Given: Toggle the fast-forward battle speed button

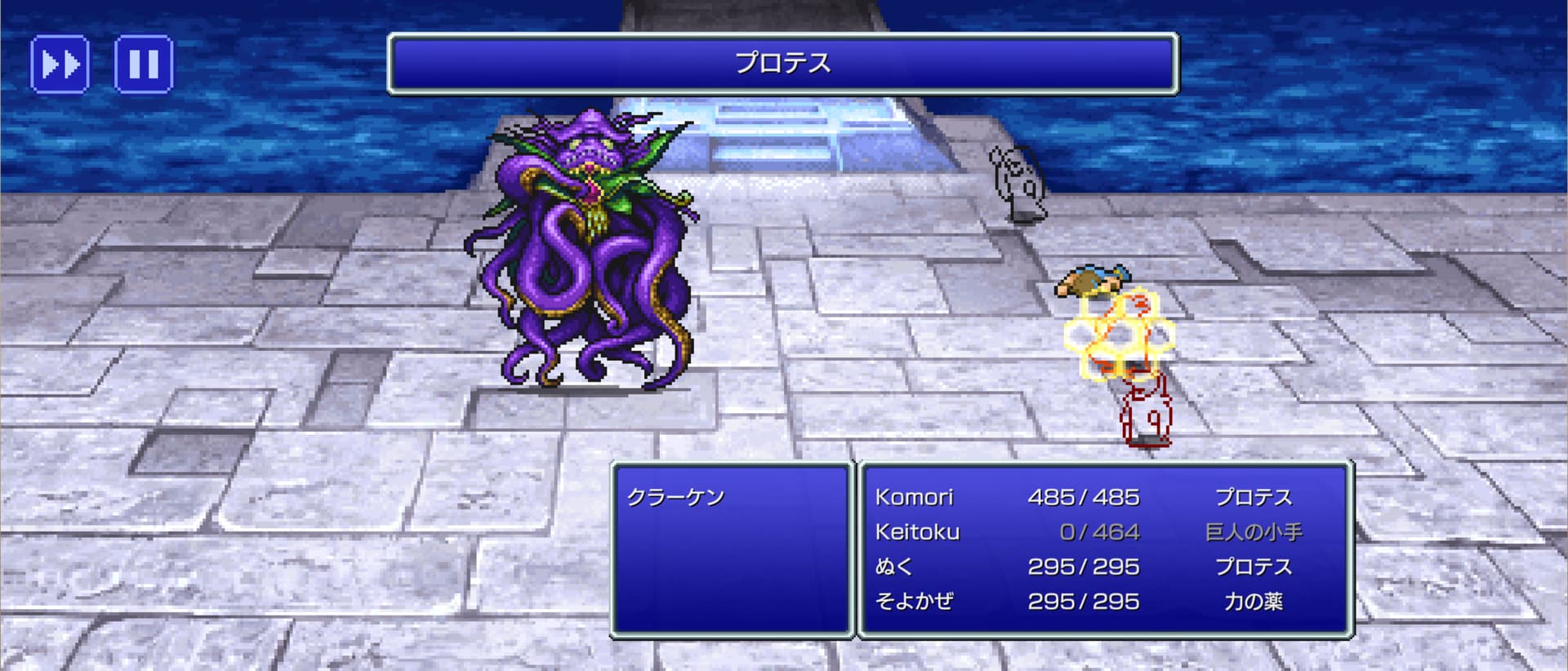Looking at the screenshot, I should tap(60, 64).
